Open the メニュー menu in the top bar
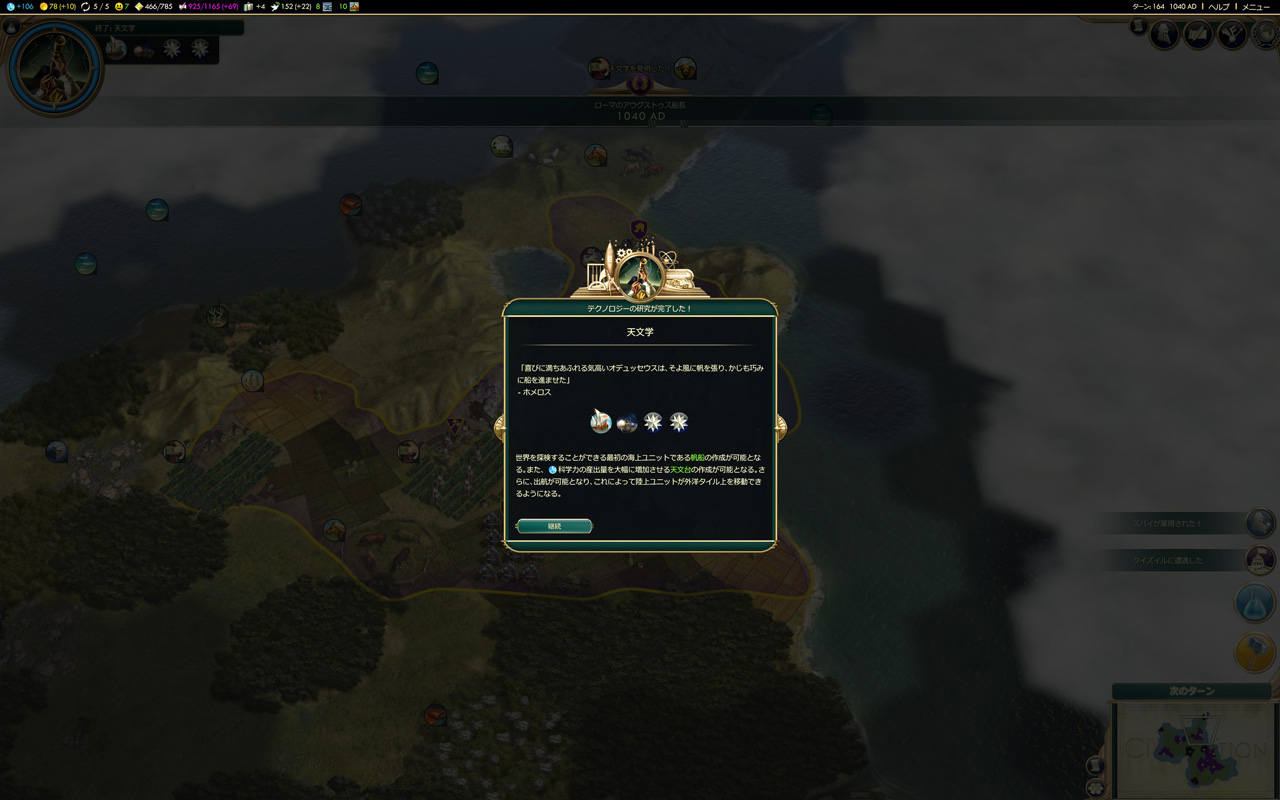The height and width of the screenshot is (800, 1280). [1256, 7]
